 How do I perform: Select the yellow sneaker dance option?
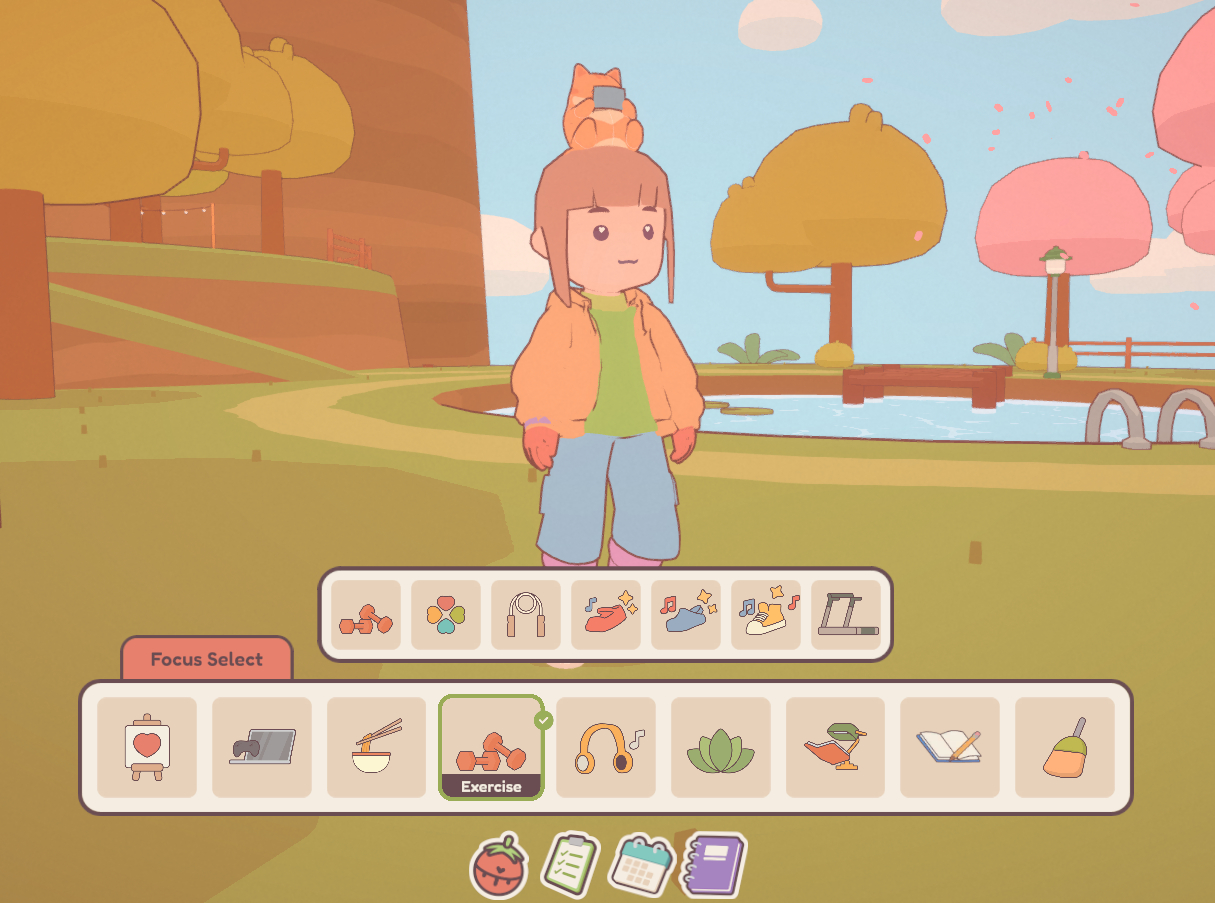point(766,615)
